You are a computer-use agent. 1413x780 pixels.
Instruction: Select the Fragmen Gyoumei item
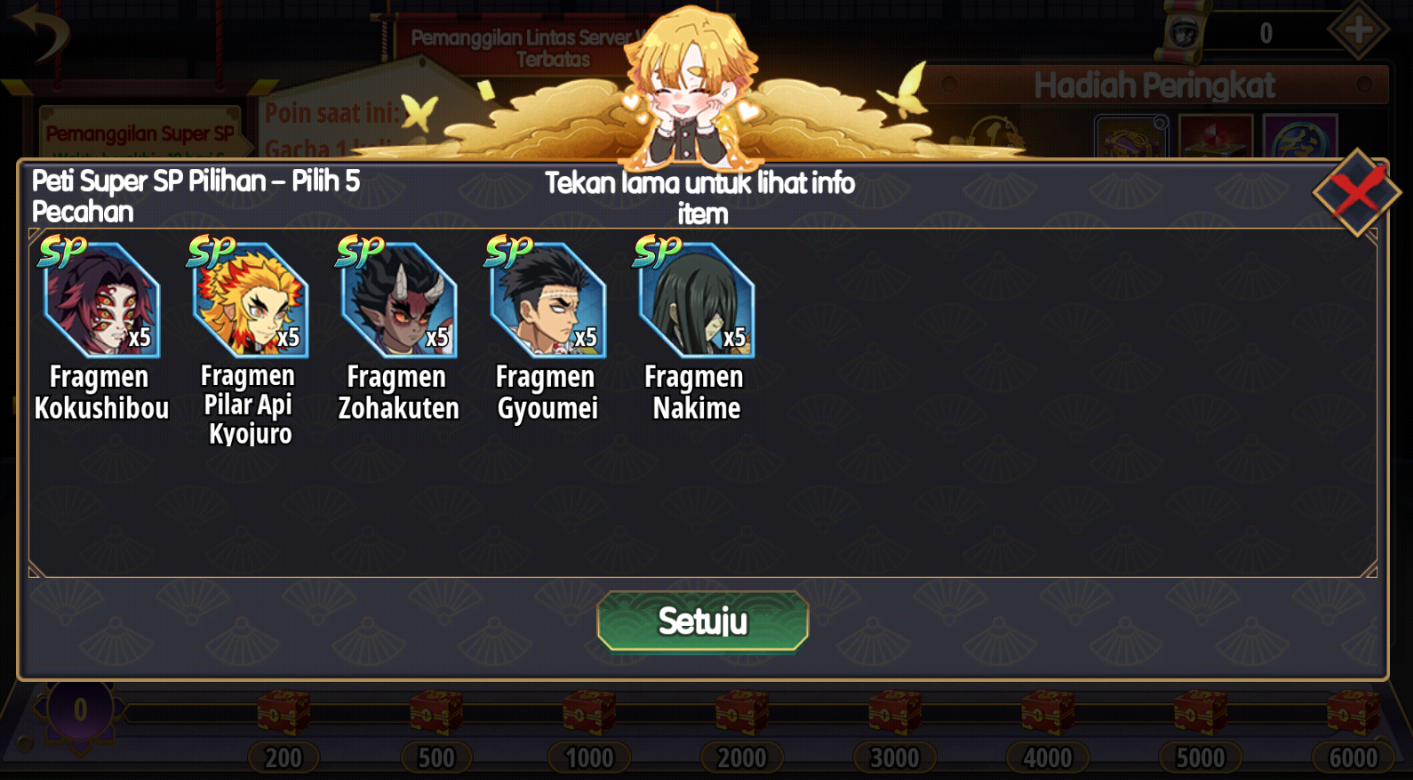point(547,300)
